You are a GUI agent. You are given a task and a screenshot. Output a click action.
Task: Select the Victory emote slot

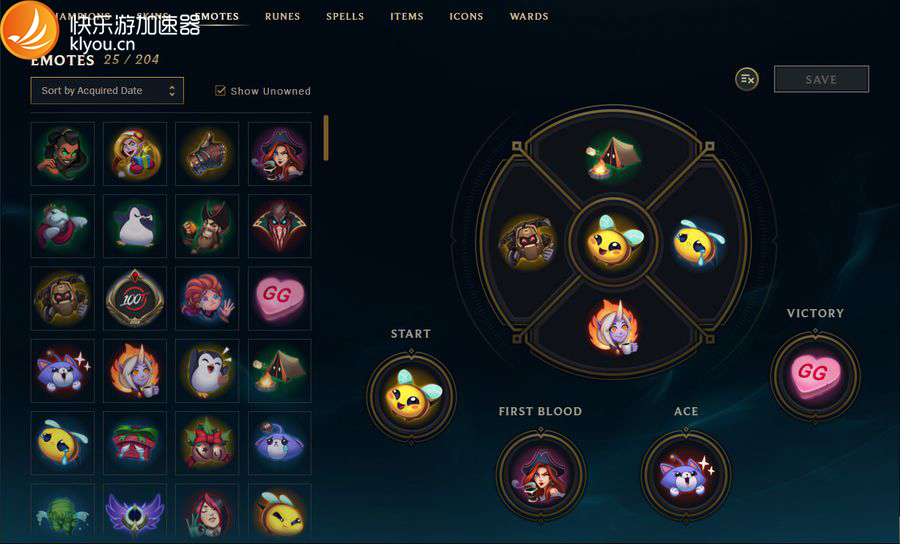click(x=815, y=375)
